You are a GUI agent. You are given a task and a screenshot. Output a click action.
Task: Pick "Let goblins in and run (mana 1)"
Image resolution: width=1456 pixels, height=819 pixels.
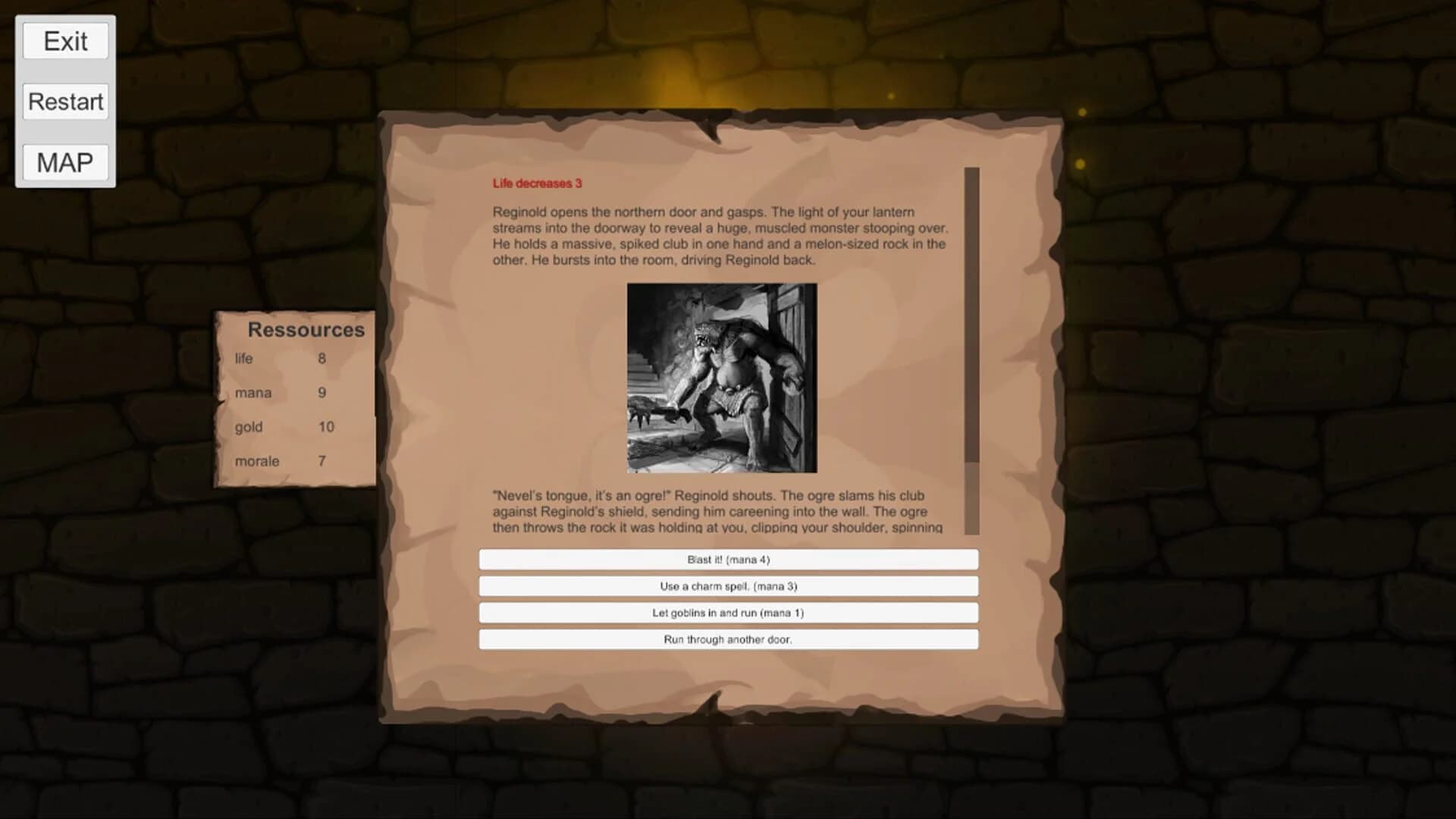pyautogui.click(x=727, y=613)
